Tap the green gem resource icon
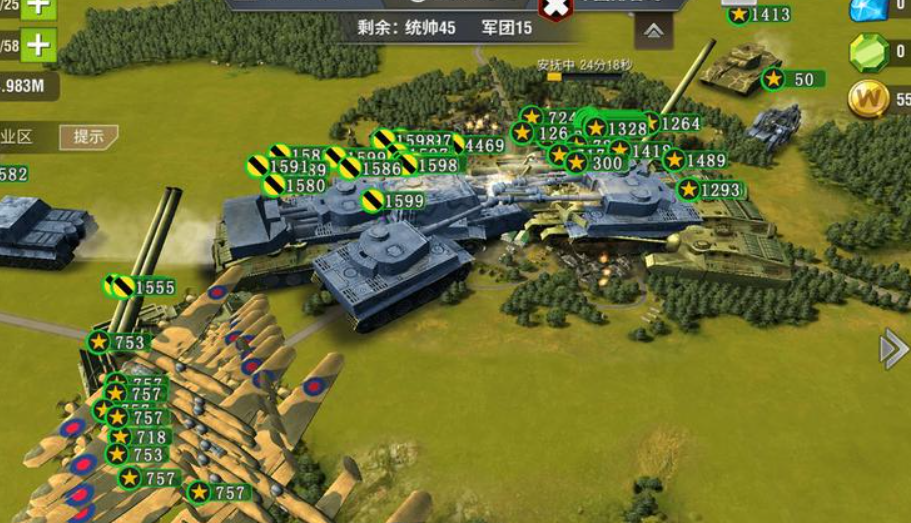911x523 pixels. (x=868, y=53)
